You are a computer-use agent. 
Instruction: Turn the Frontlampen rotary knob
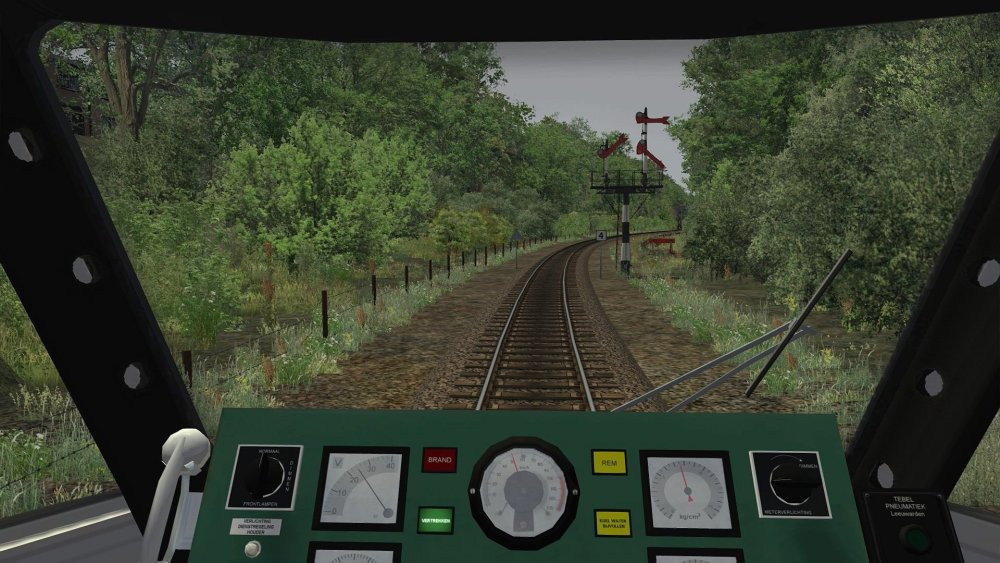coord(263,479)
